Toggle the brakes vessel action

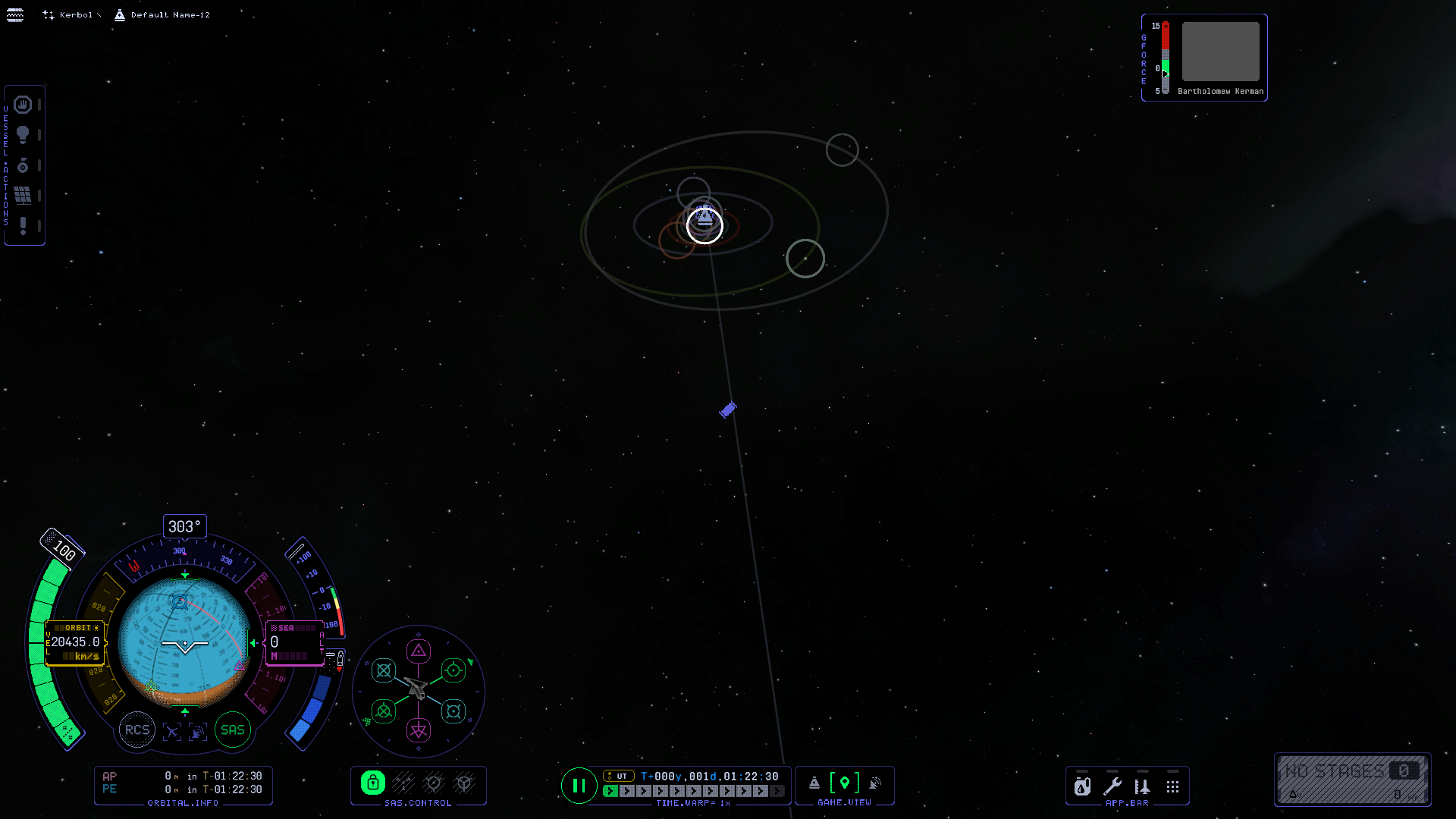[x=23, y=105]
